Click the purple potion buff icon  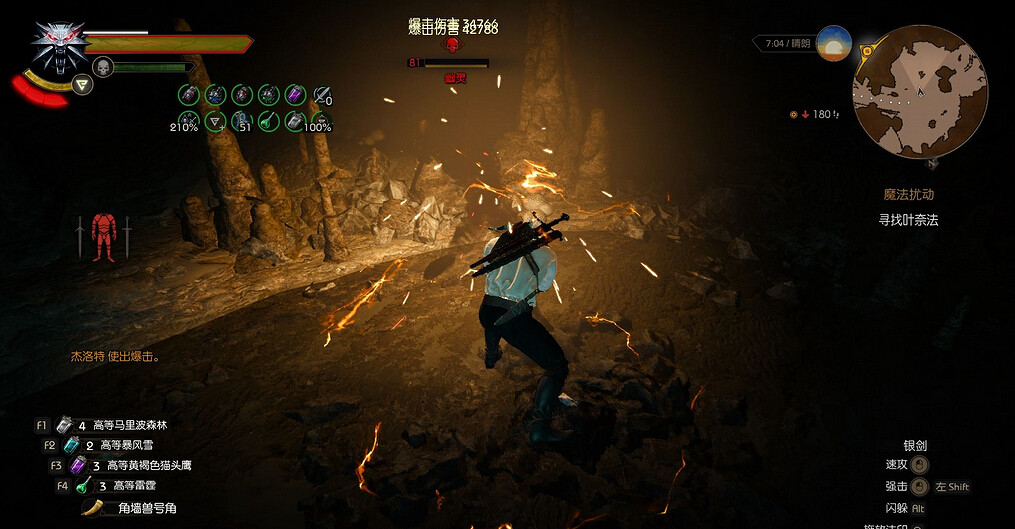(295, 94)
